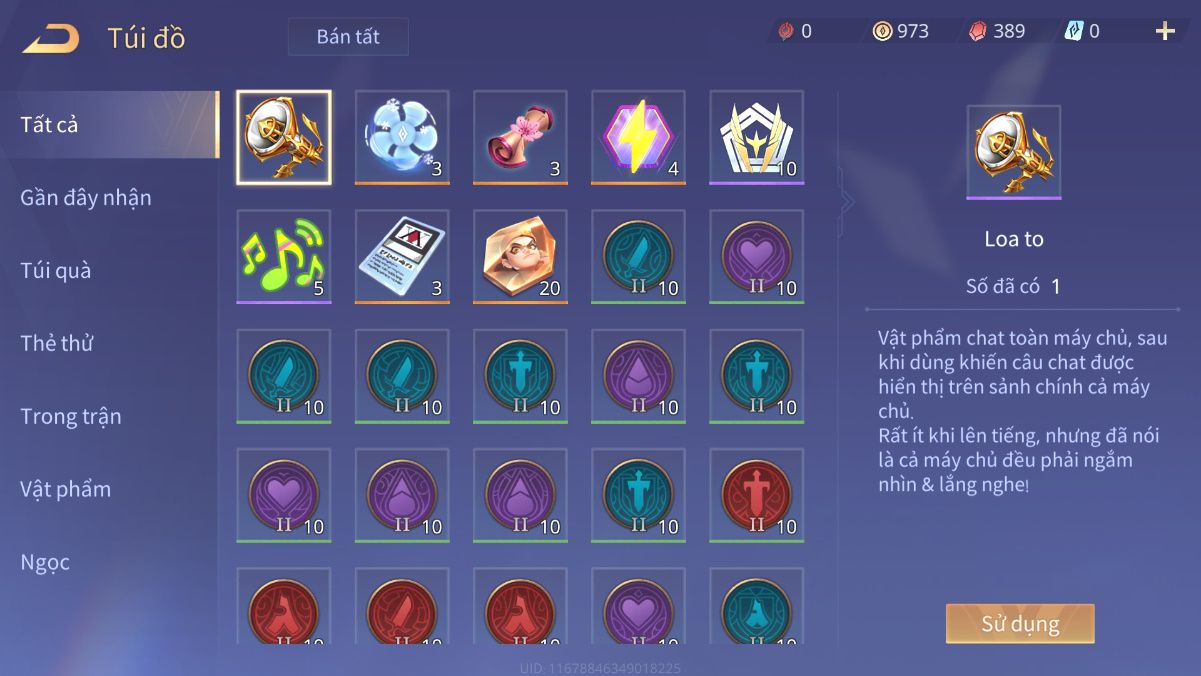1201x676 pixels.
Task: Use the Loa to item with Sử dụng
Action: (x=1020, y=624)
